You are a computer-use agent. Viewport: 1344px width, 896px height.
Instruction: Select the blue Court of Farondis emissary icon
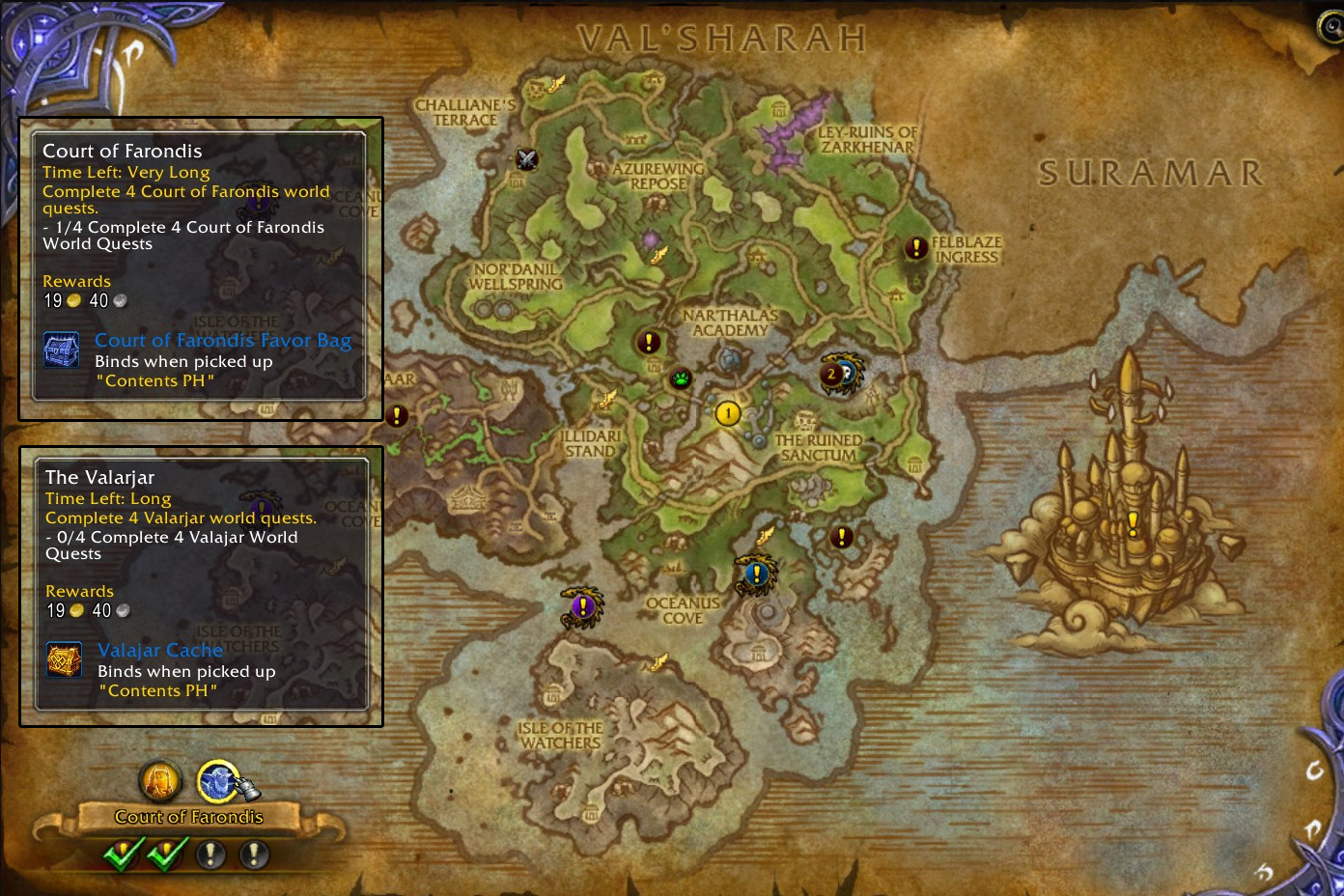(x=218, y=781)
